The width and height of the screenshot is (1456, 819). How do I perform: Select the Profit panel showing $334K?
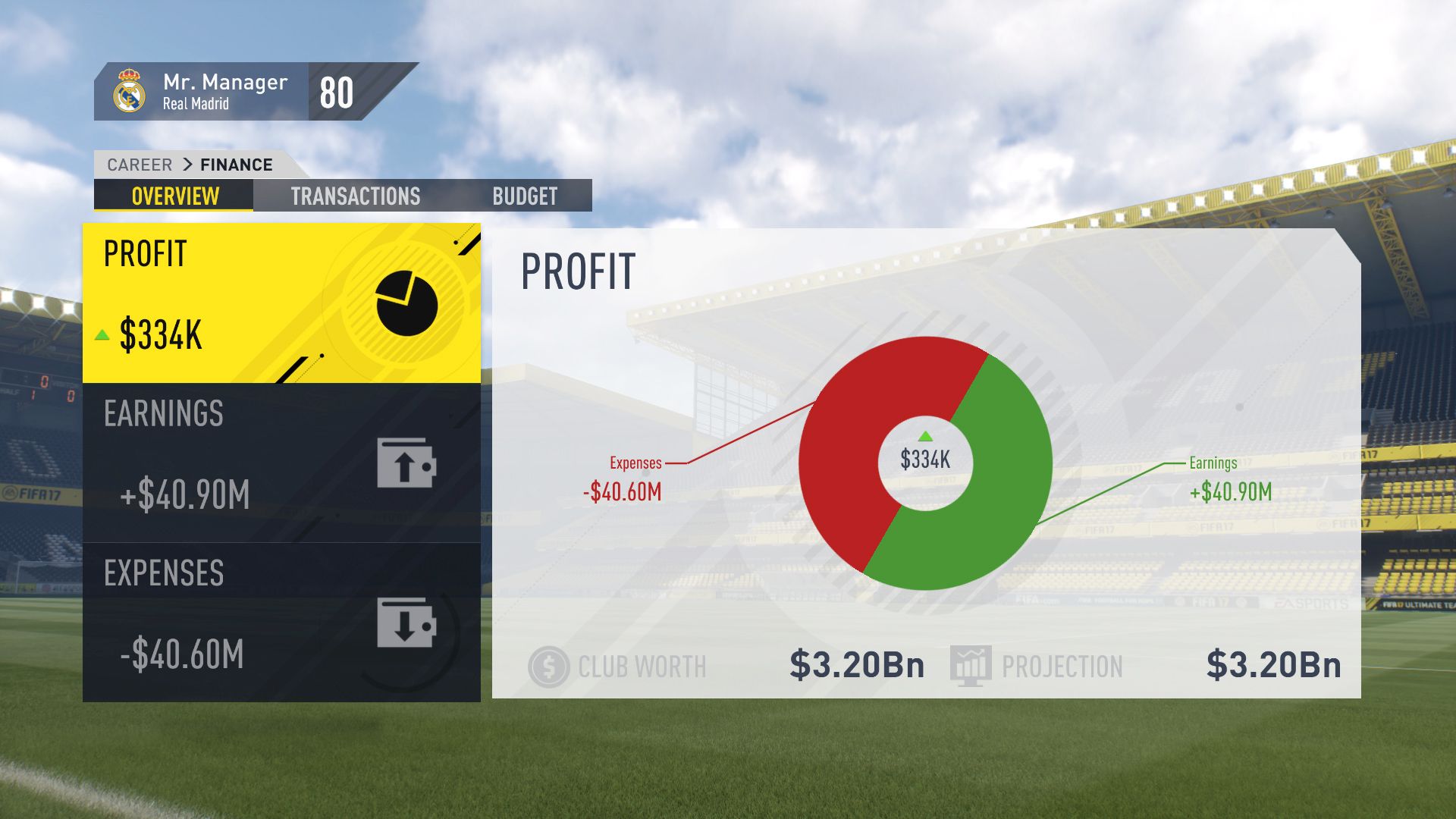(281, 303)
